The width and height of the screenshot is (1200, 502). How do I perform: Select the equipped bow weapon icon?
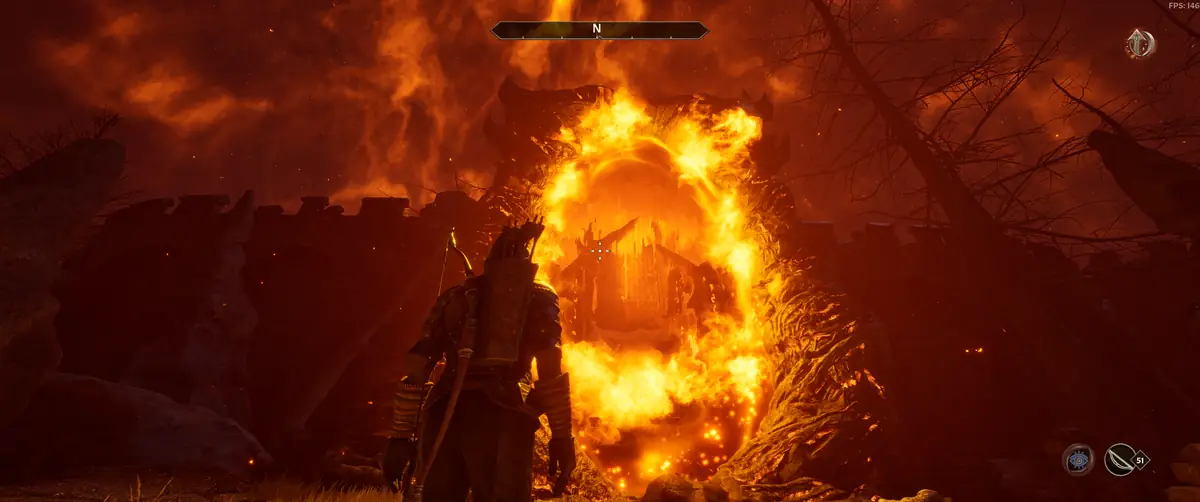click(1119, 459)
